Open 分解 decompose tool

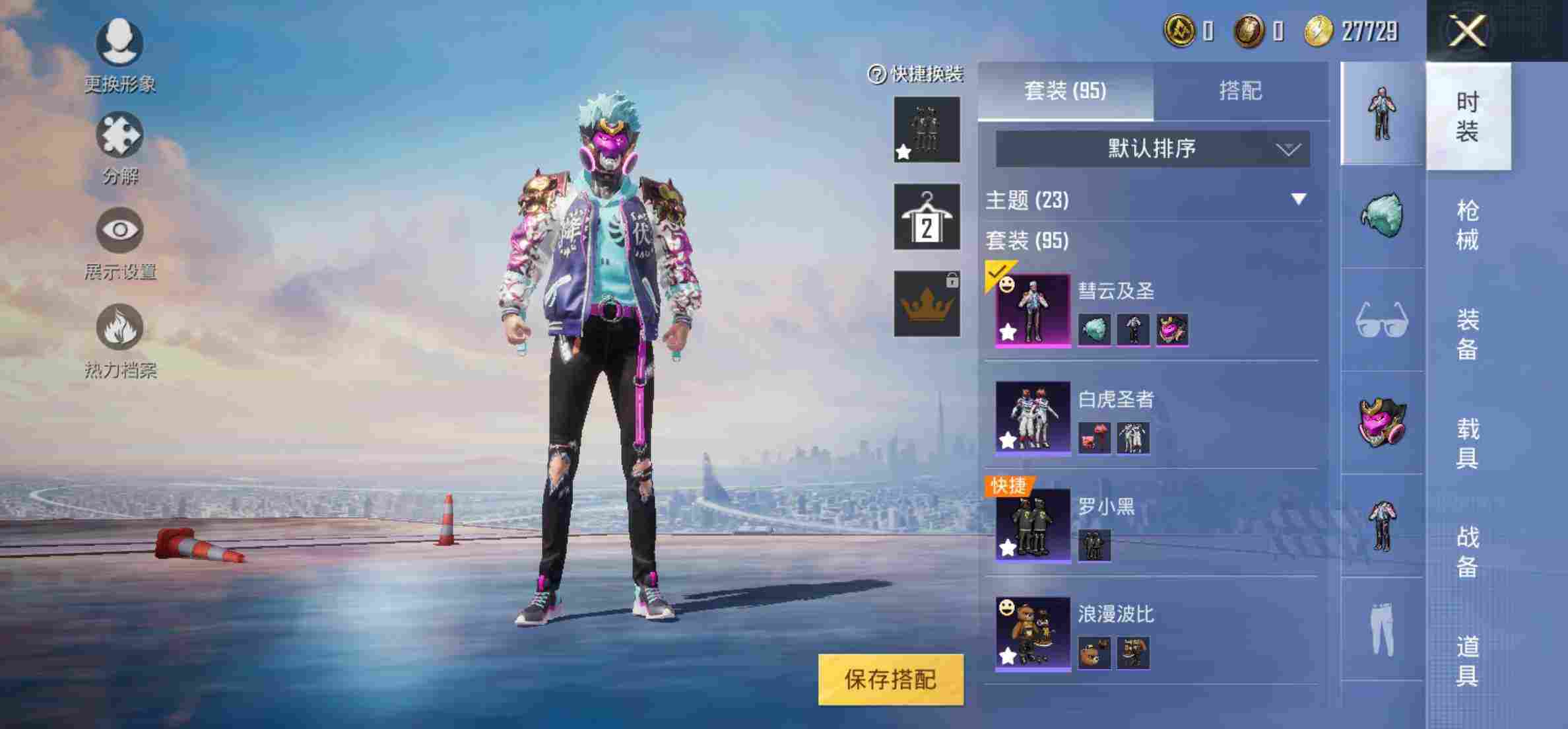click(x=120, y=134)
